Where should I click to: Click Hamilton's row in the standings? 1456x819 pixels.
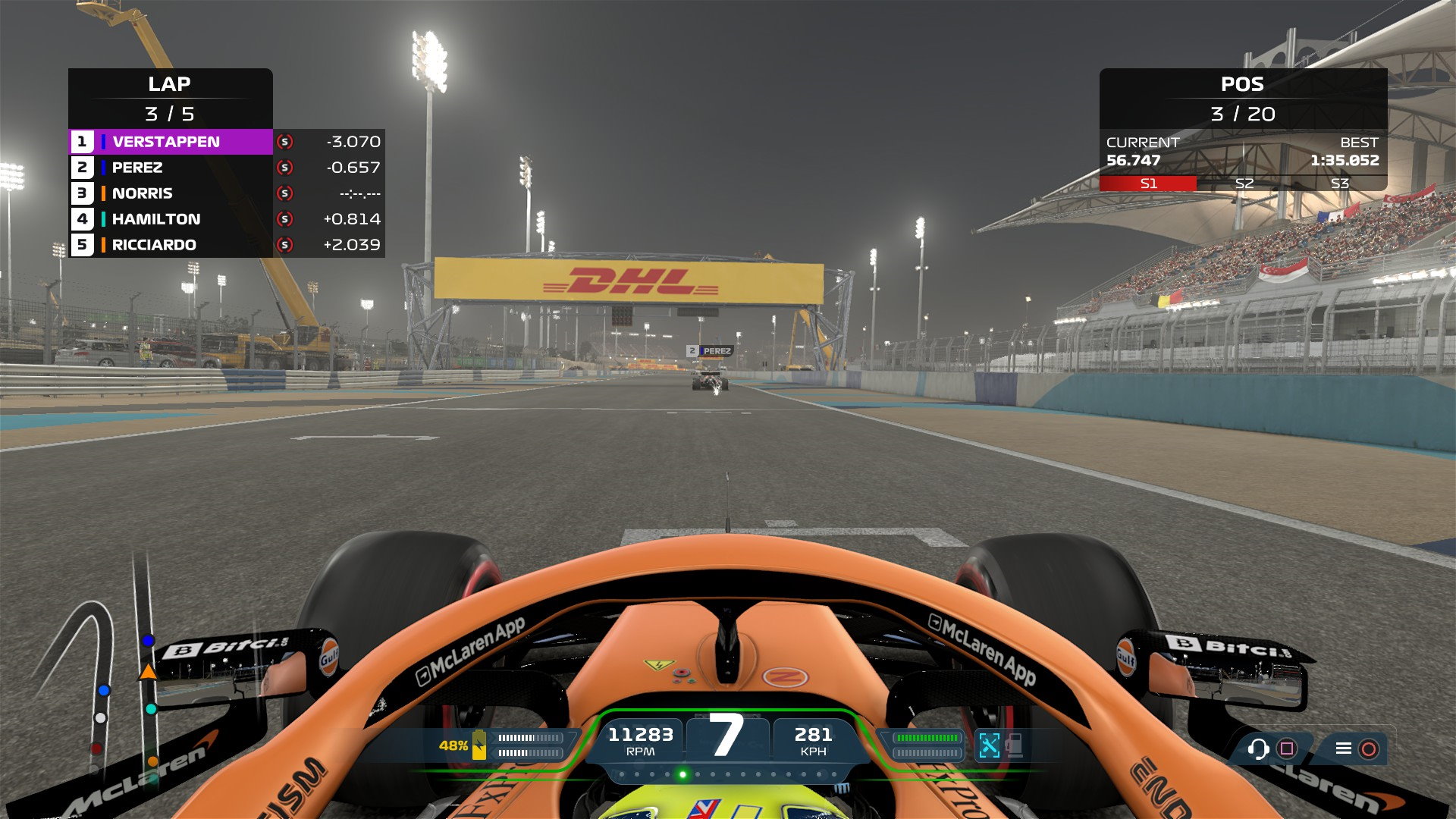[171, 219]
